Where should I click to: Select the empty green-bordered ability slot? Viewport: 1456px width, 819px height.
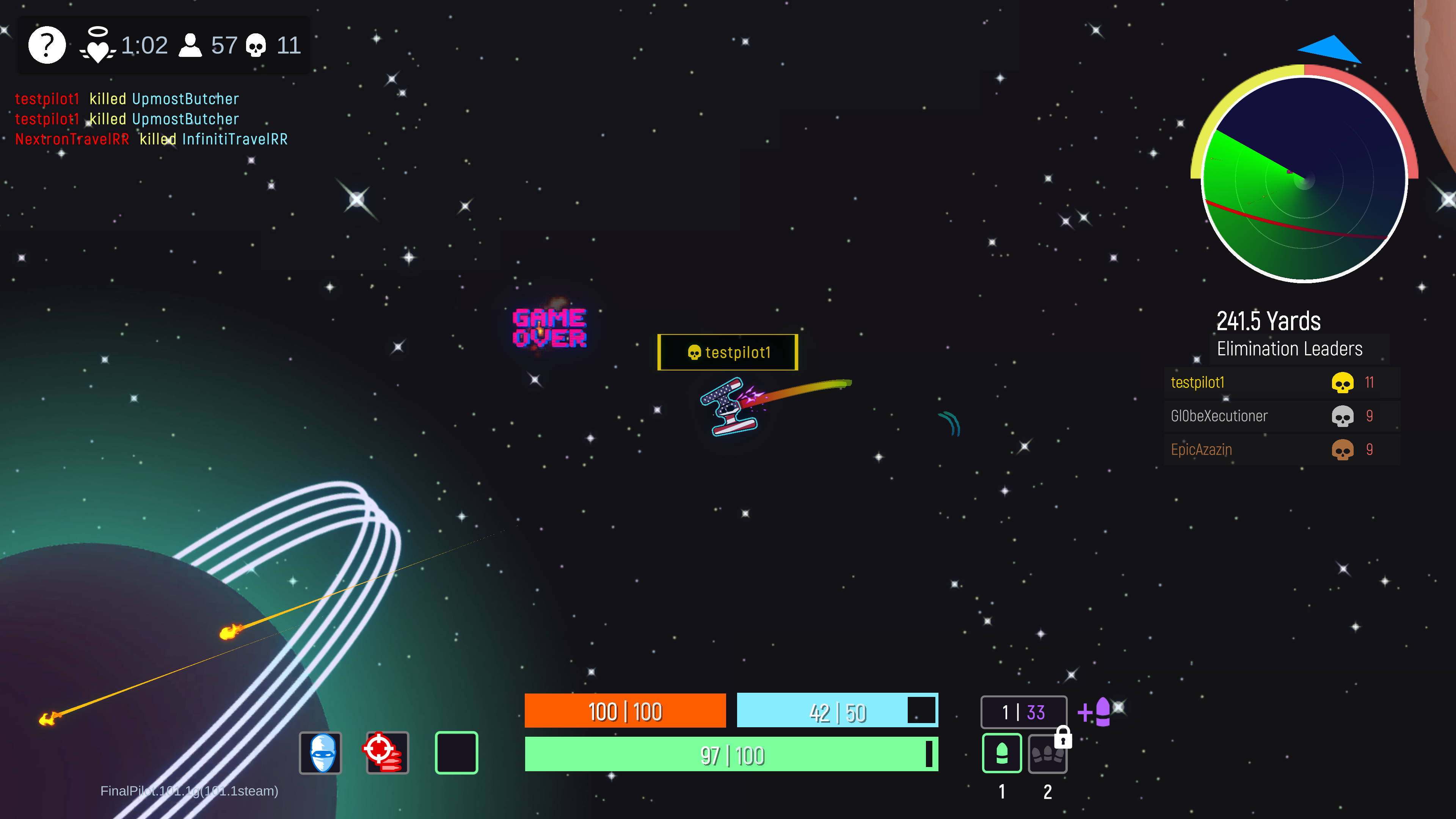[x=456, y=752]
